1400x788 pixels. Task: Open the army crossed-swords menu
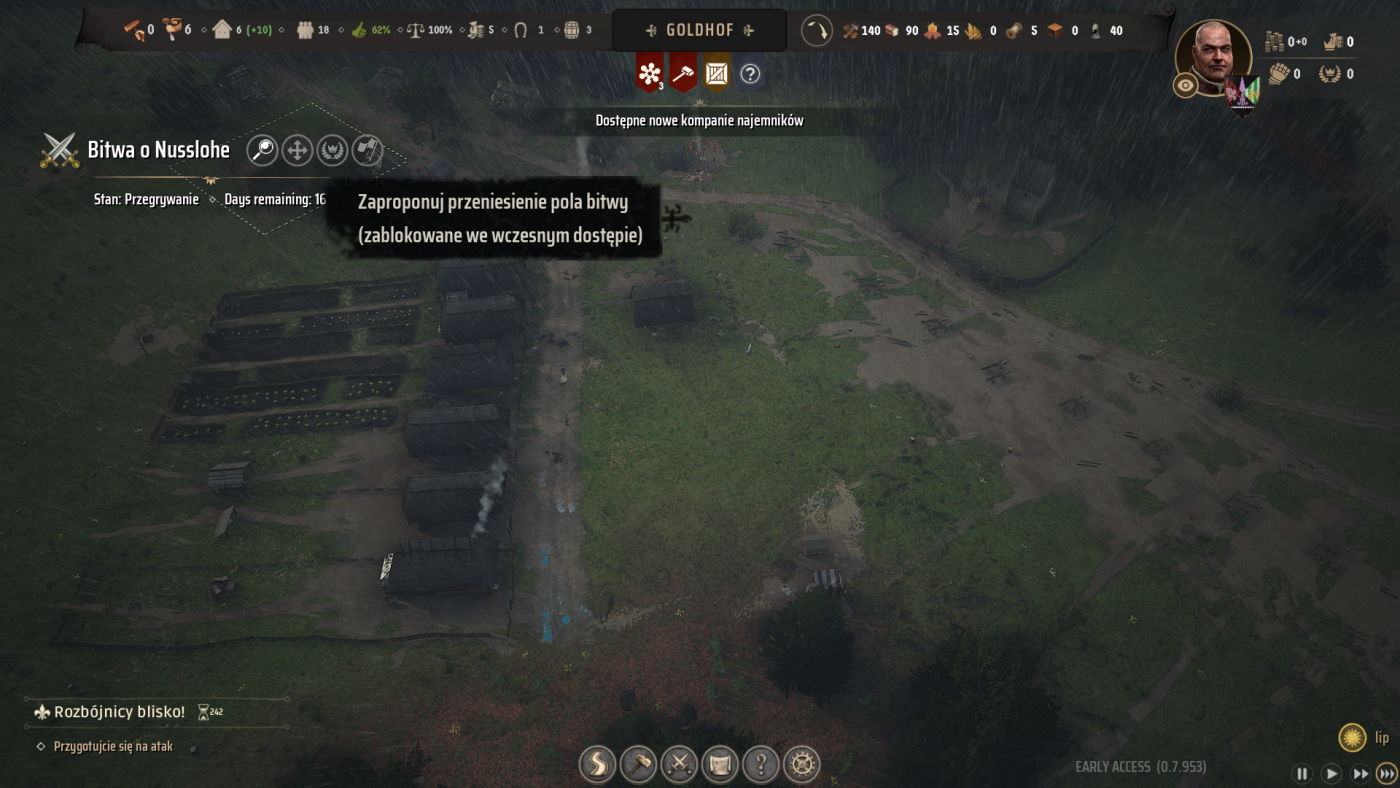point(679,765)
